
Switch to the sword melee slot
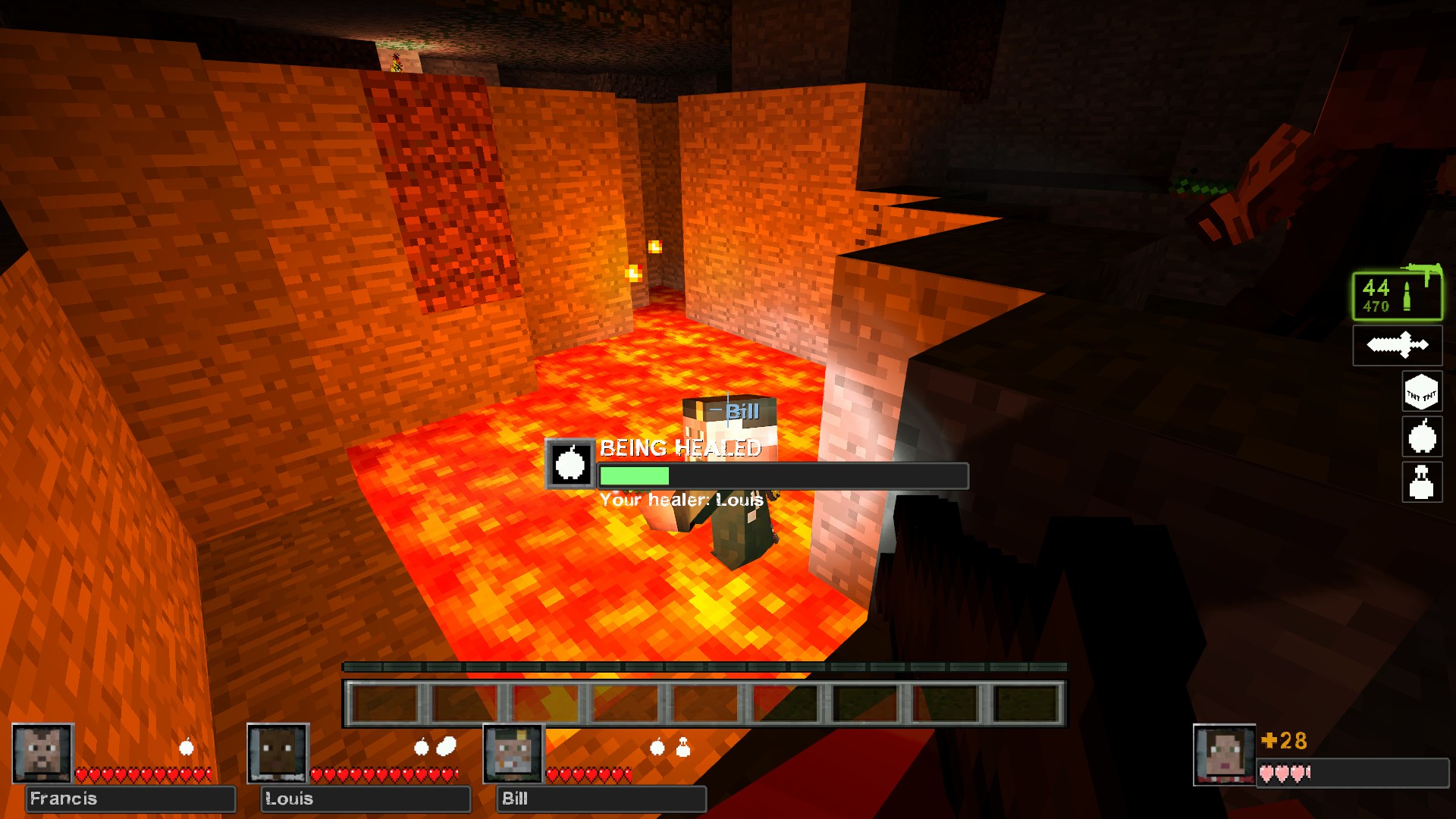coord(1397,346)
